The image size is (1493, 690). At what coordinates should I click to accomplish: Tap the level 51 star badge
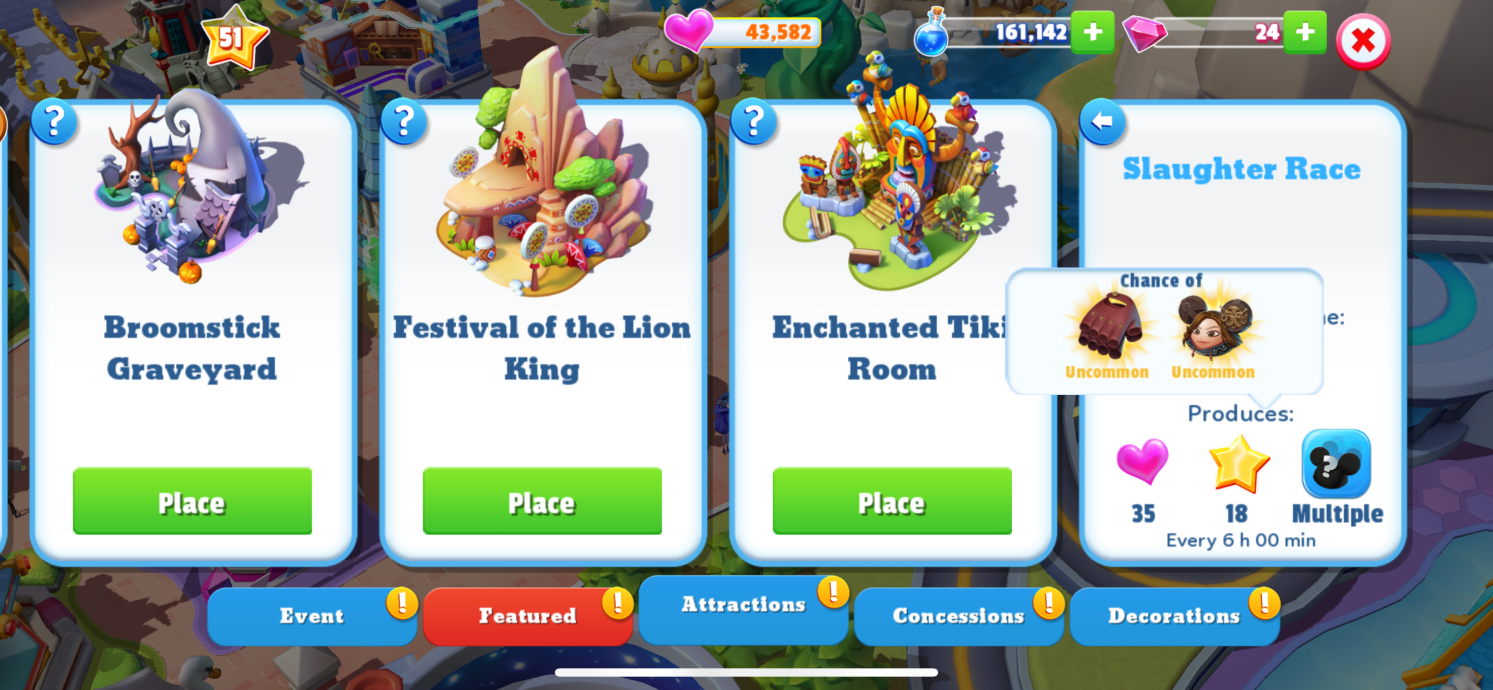click(233, 38)
